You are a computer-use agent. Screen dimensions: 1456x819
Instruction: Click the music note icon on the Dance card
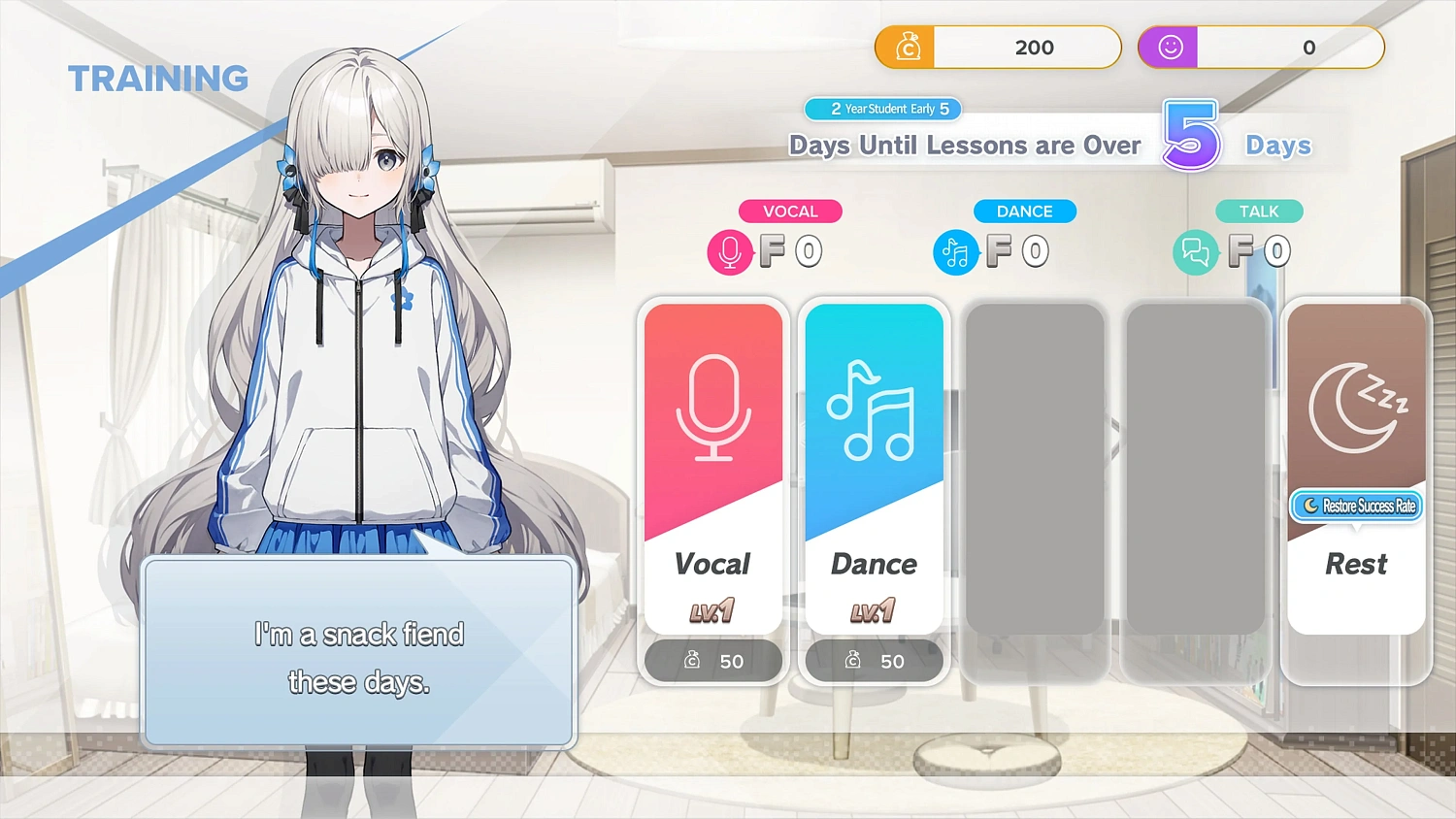point(874,408)
